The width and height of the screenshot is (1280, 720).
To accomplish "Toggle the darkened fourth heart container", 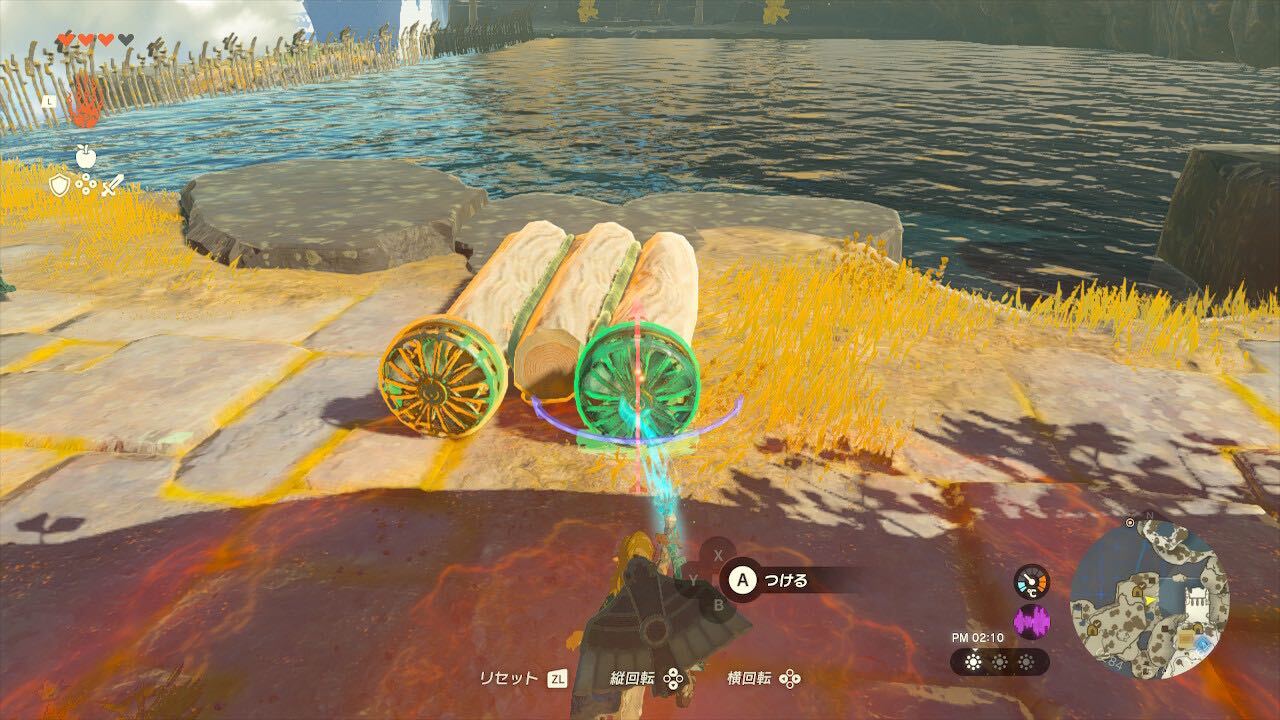I will pyautogui.click(x=125, y=39).
